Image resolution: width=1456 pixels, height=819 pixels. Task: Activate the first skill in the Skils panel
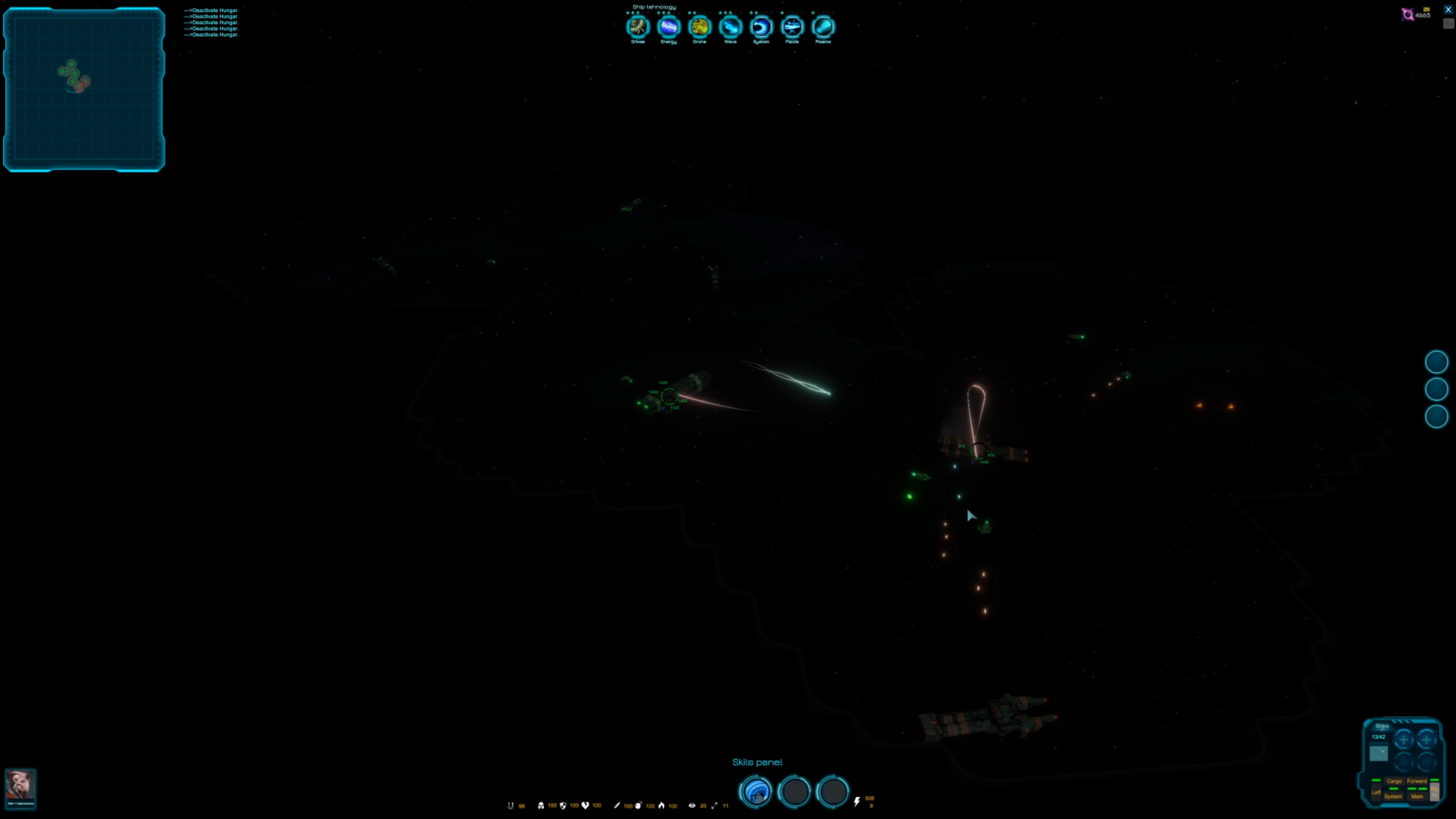pyautogui.click(x=756, y=792)
